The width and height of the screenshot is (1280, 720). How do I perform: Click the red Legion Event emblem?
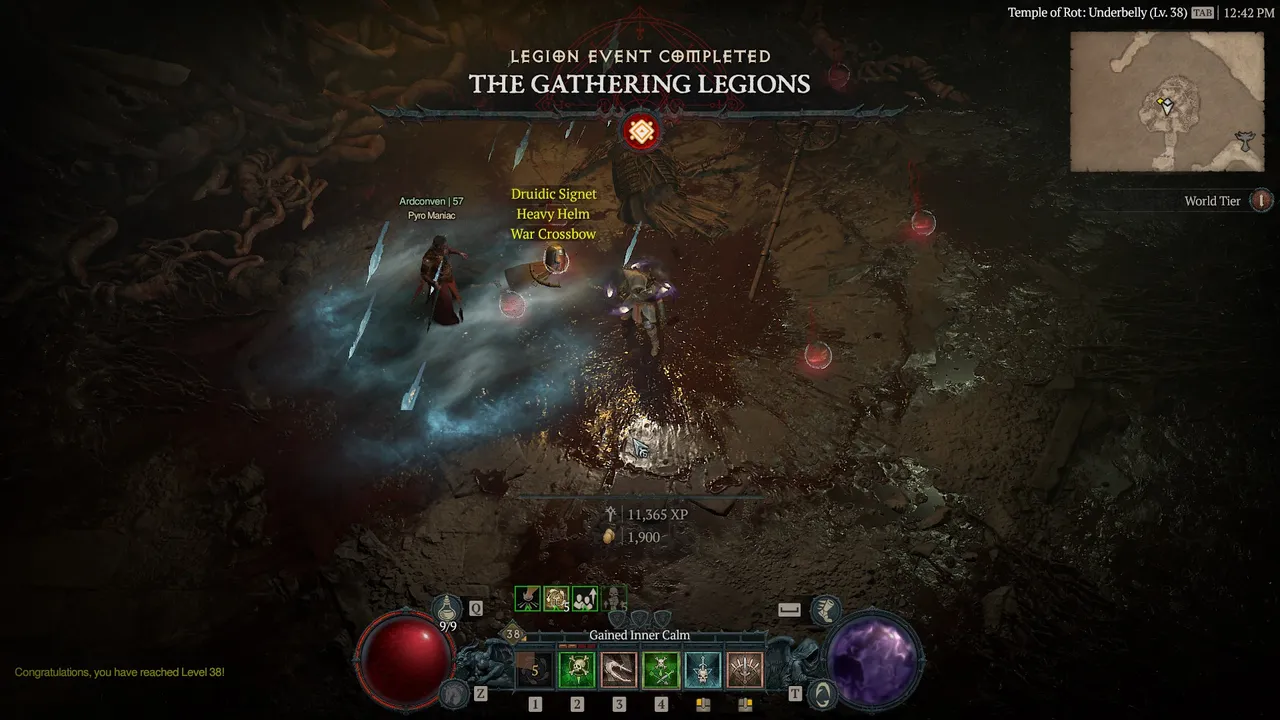click(641, 131)
